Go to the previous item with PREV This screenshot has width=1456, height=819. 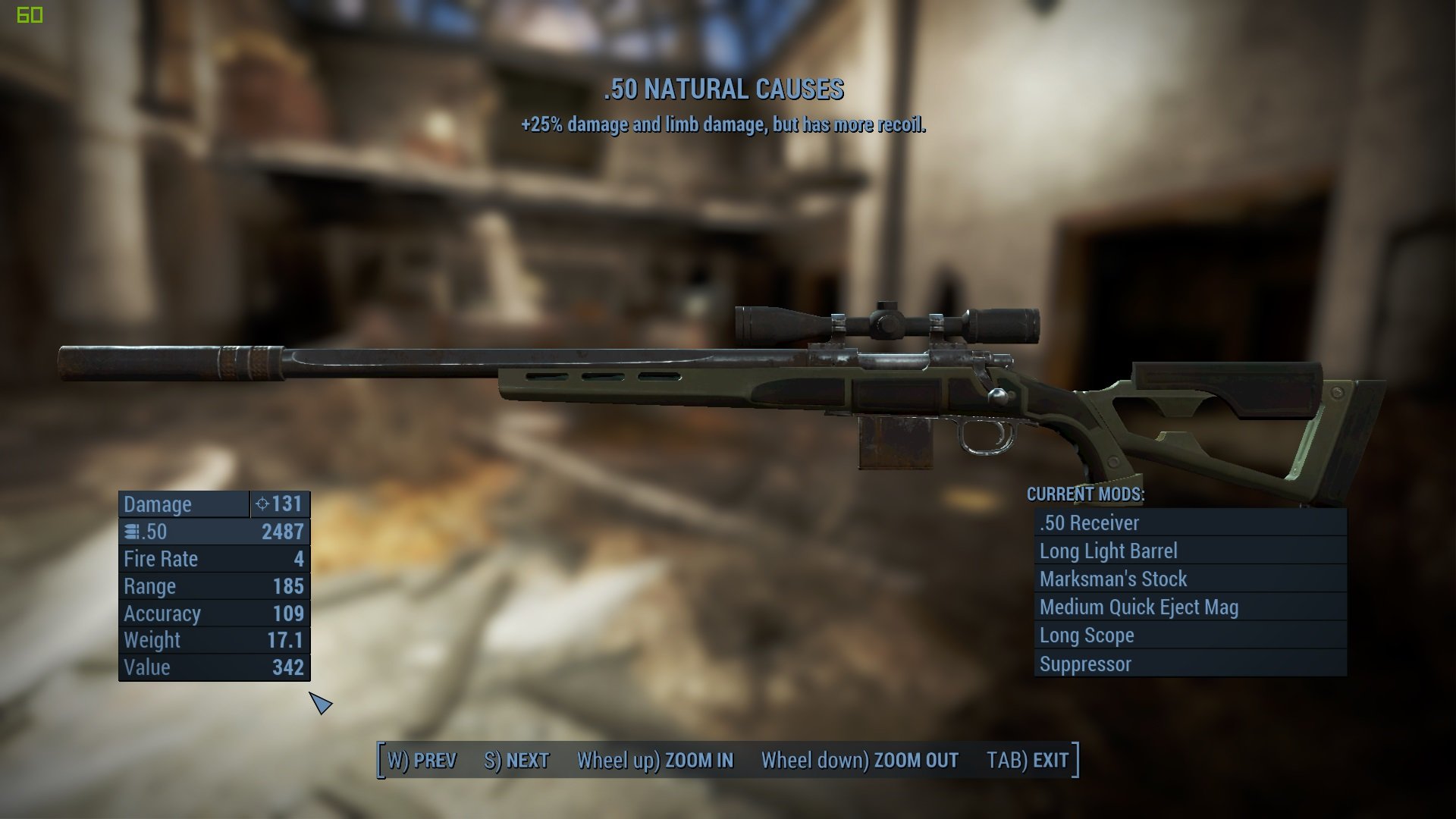coord(422,760)
